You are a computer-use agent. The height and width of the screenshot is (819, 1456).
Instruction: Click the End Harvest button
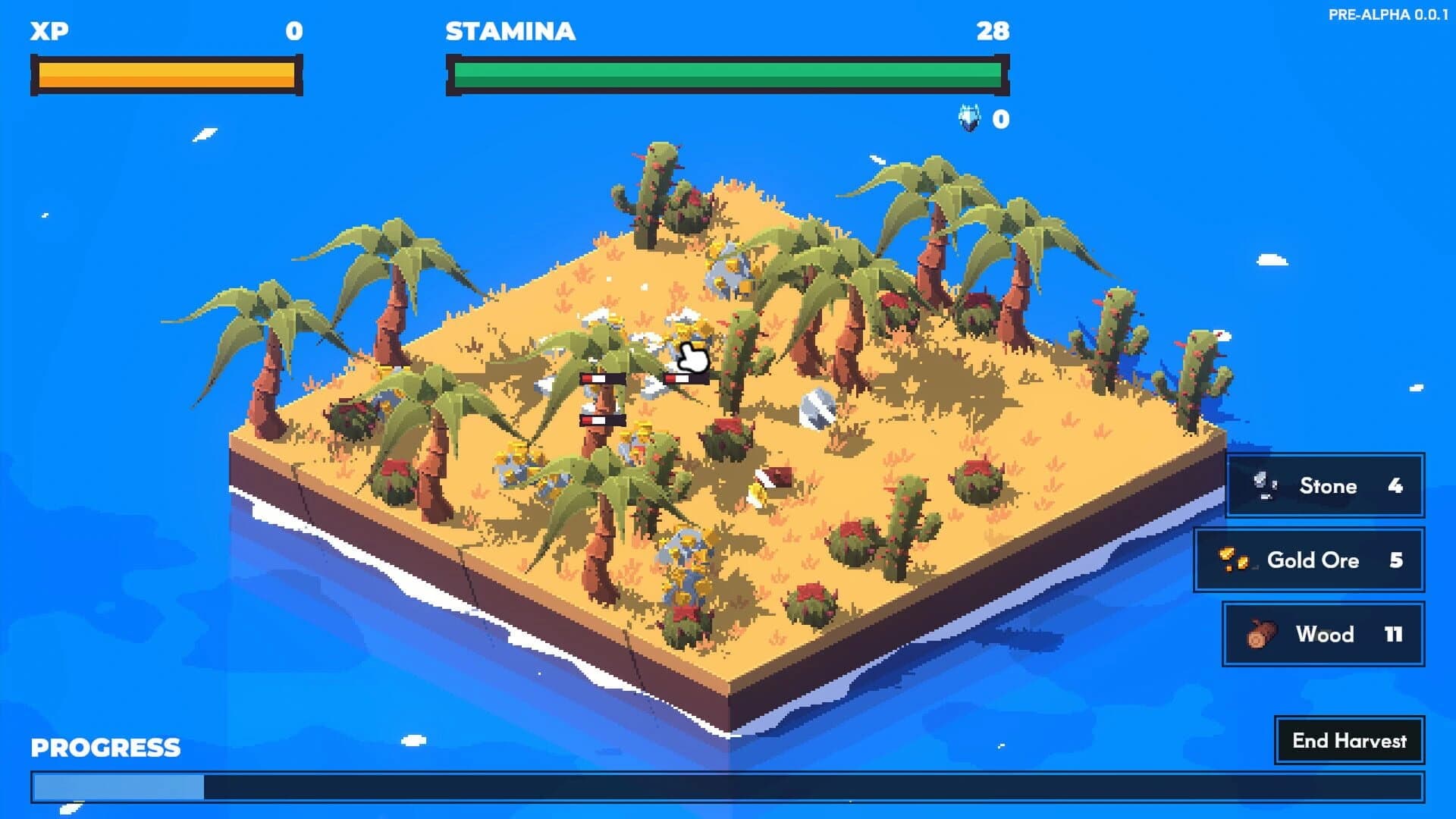pos(1349,741)
